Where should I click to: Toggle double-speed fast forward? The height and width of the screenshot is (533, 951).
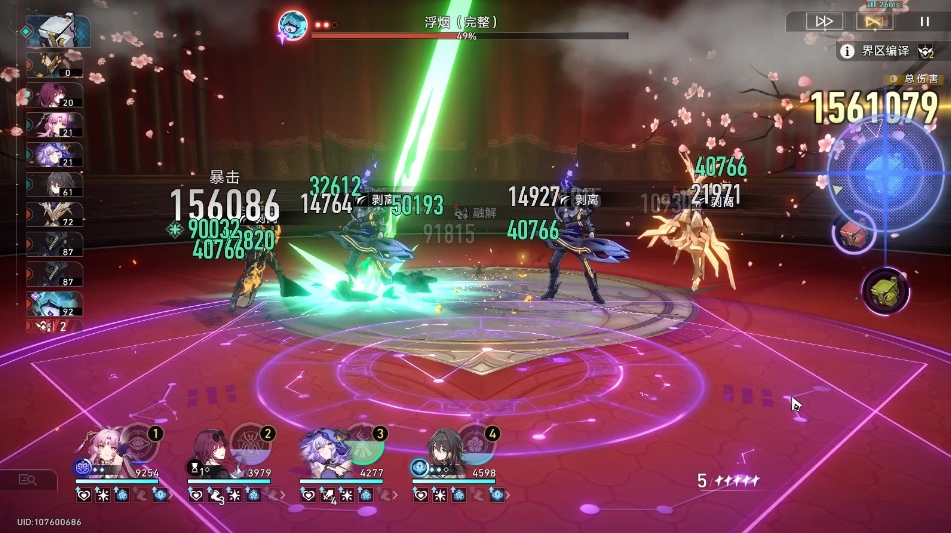(x=824, y=21)
